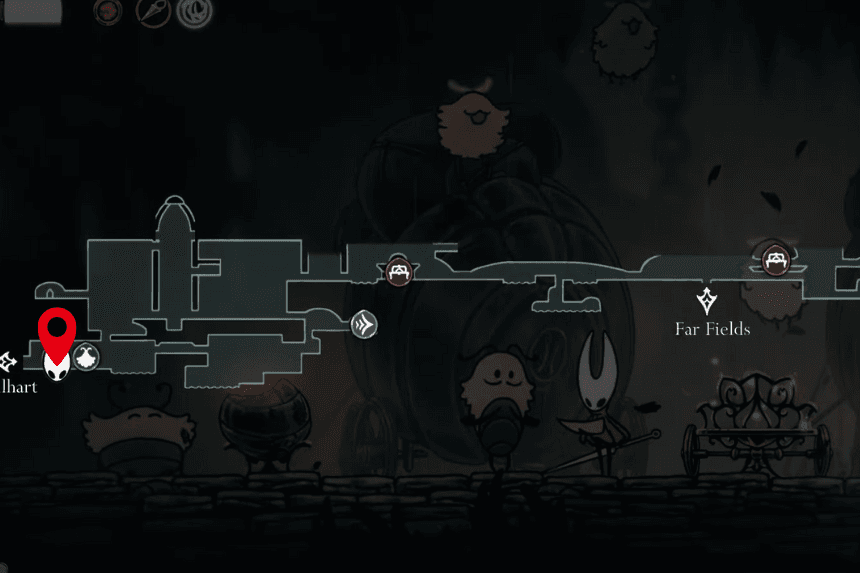Viewport: 860px width, 573px height.
Task: Click the red location pin on the map
Action: [x=57, y=330]
